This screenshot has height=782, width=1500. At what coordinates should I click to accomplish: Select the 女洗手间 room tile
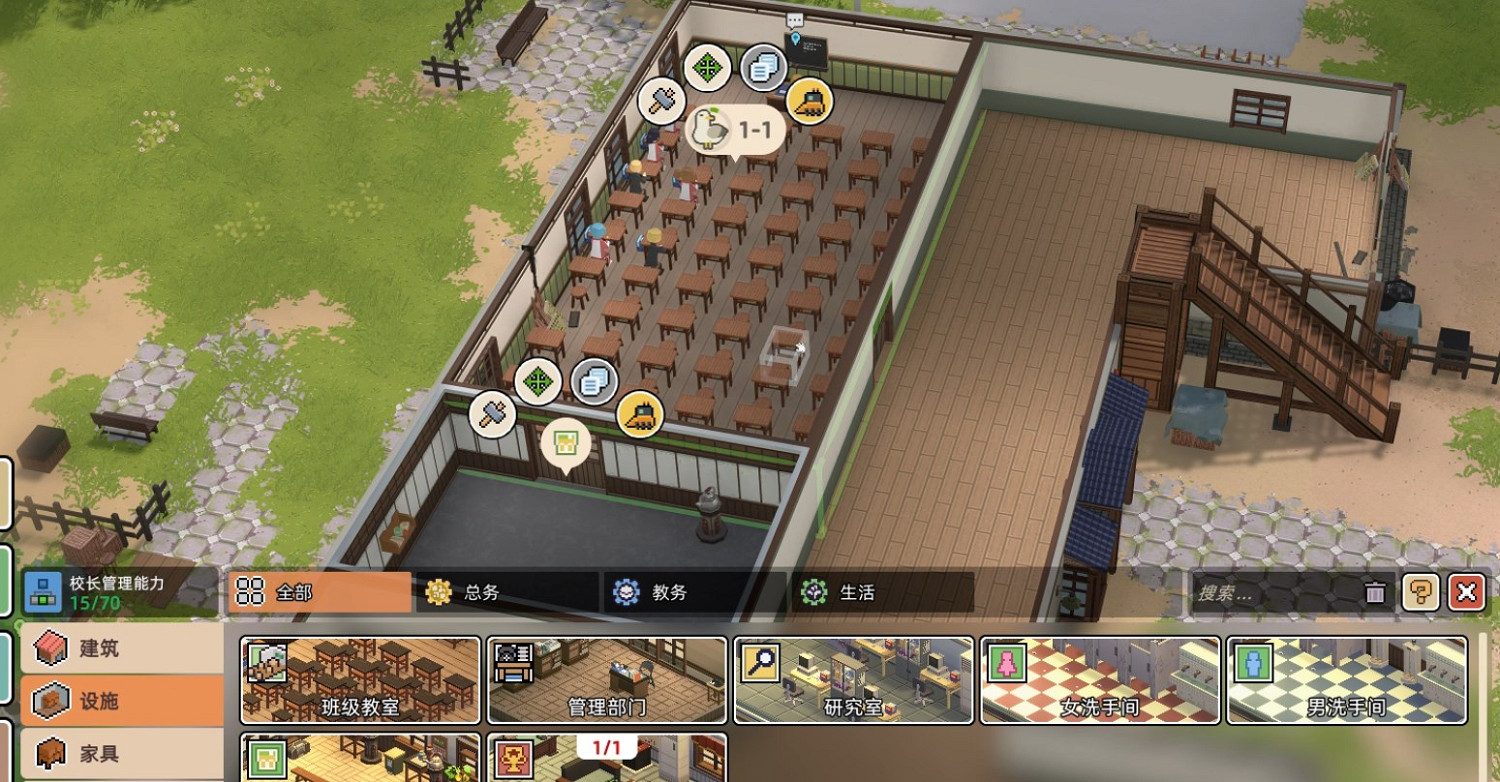point(1099,680)
